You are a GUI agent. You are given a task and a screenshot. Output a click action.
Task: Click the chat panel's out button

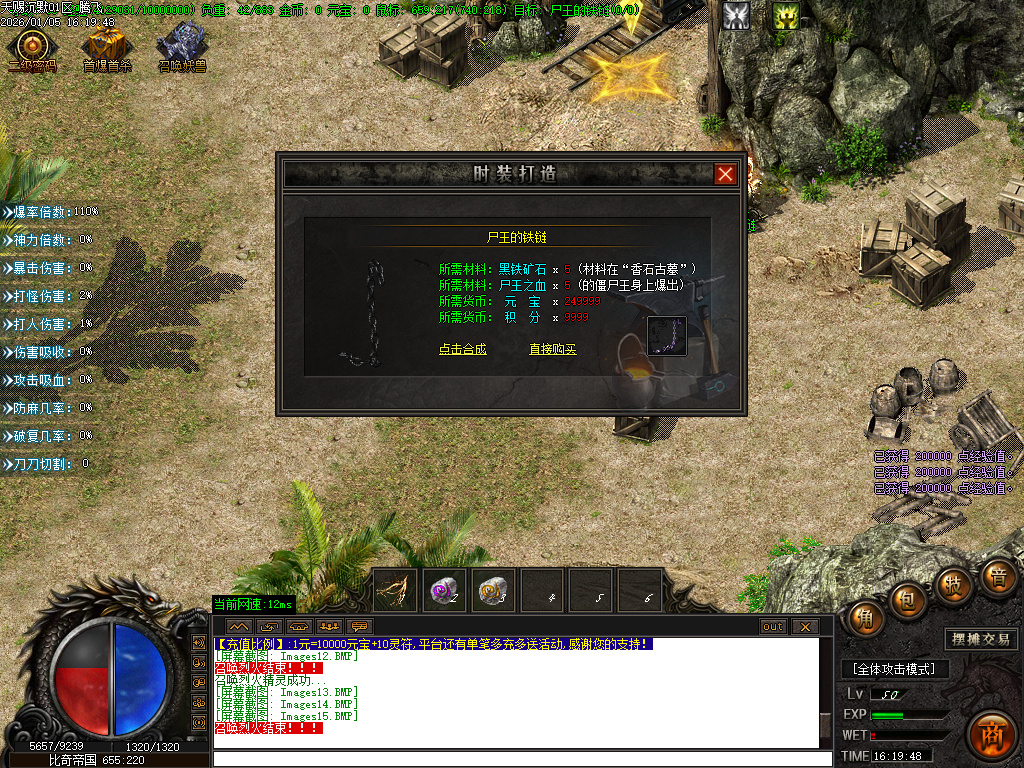click(773, 627)
